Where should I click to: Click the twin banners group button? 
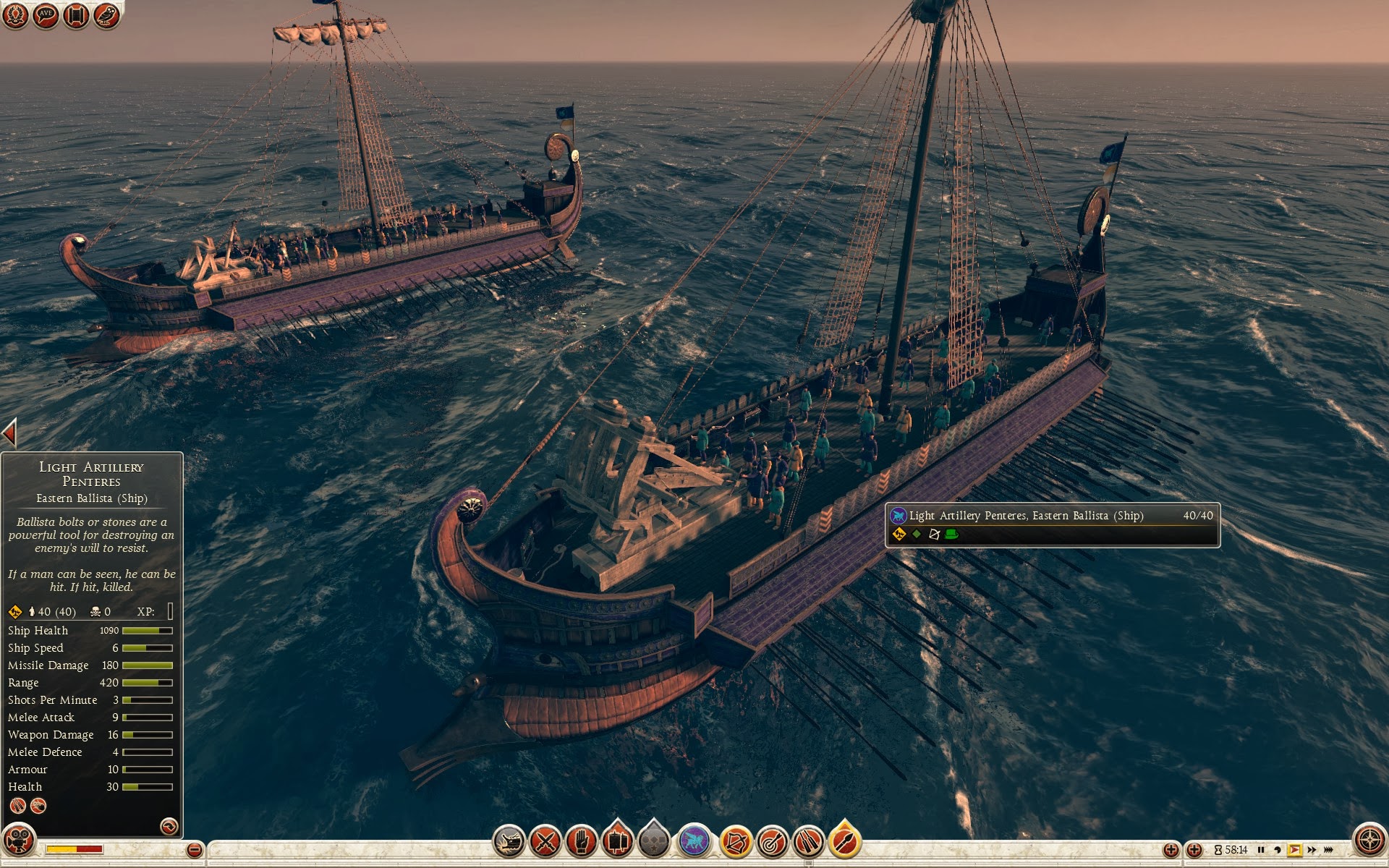[x=617, y=841]
